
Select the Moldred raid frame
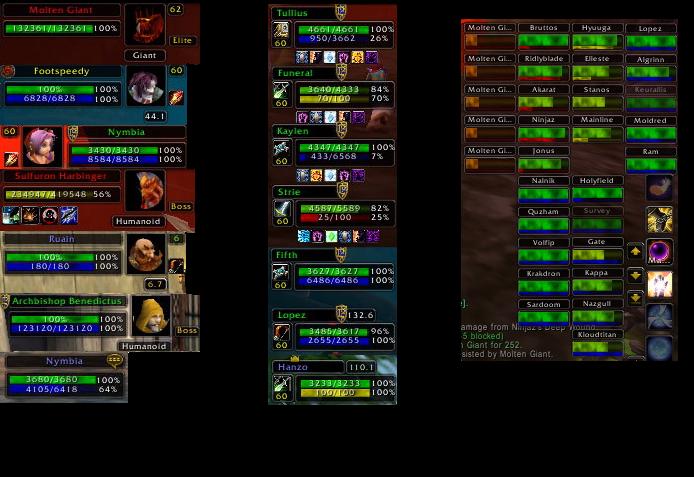click(650, 128)
